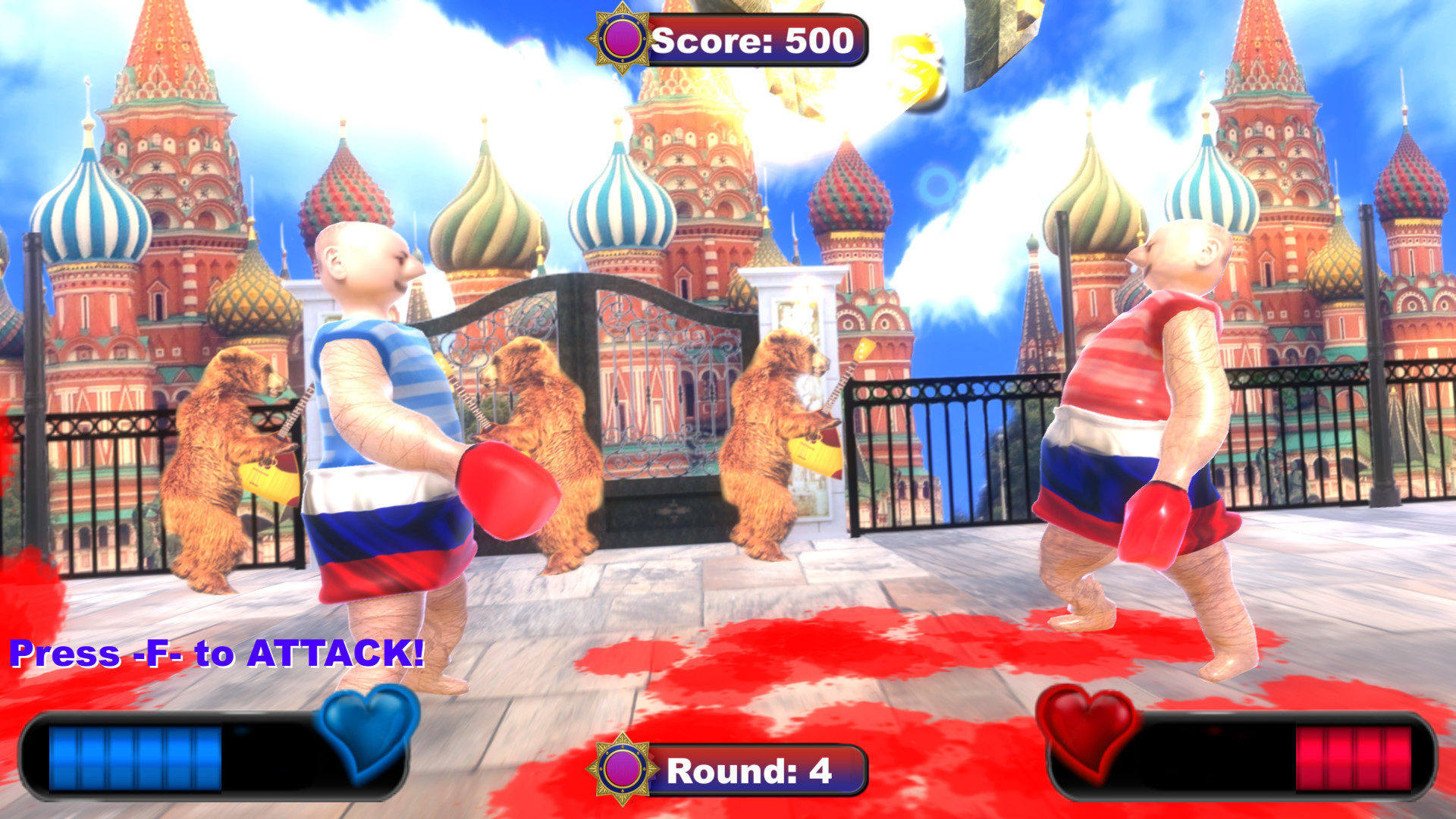This screenshot has width=1456, height=819.
Task: Click the Press -F- to ATTACK prompt
Action: point(216,652)
